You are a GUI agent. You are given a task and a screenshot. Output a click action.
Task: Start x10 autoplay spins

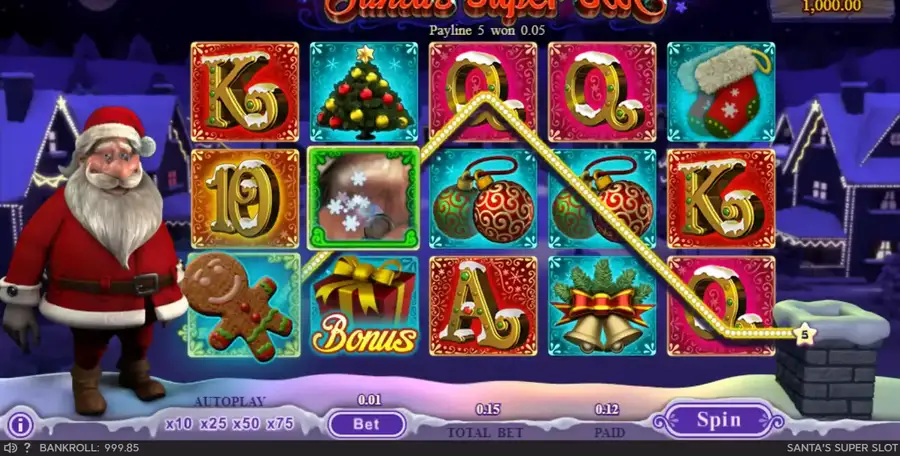coord(180,424)
